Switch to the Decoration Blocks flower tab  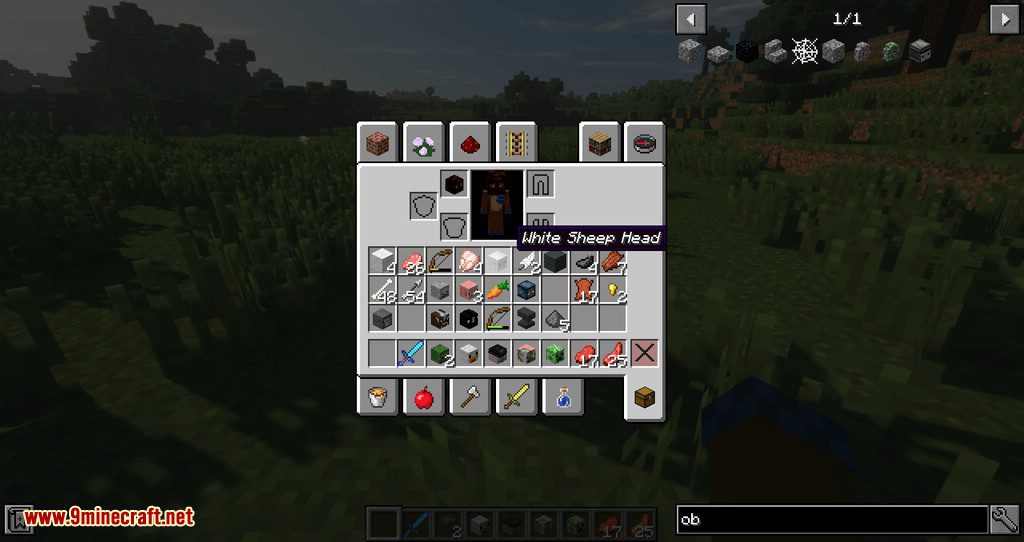424,143
